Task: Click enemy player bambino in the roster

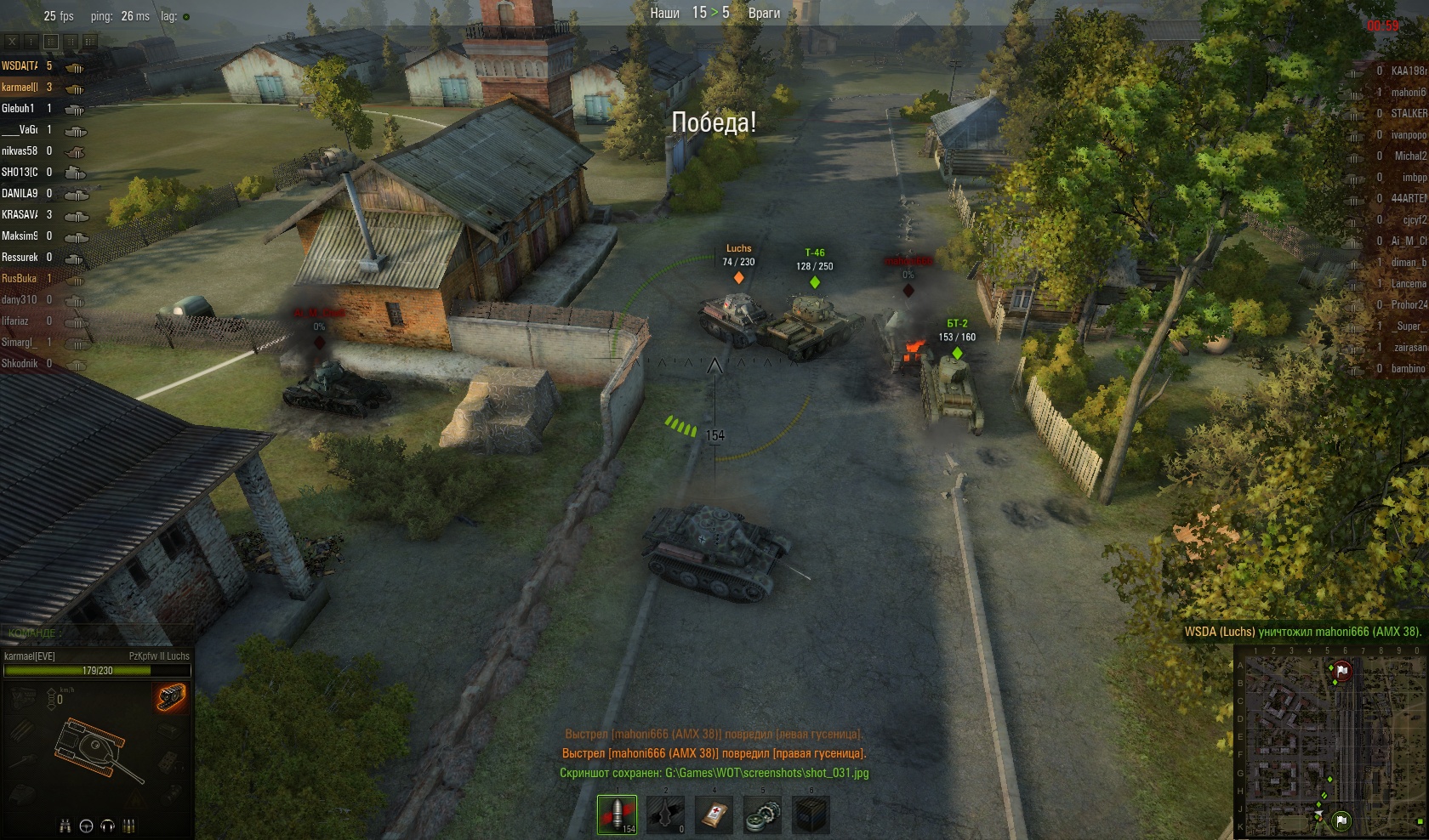Action: (x=1407, y=368)
